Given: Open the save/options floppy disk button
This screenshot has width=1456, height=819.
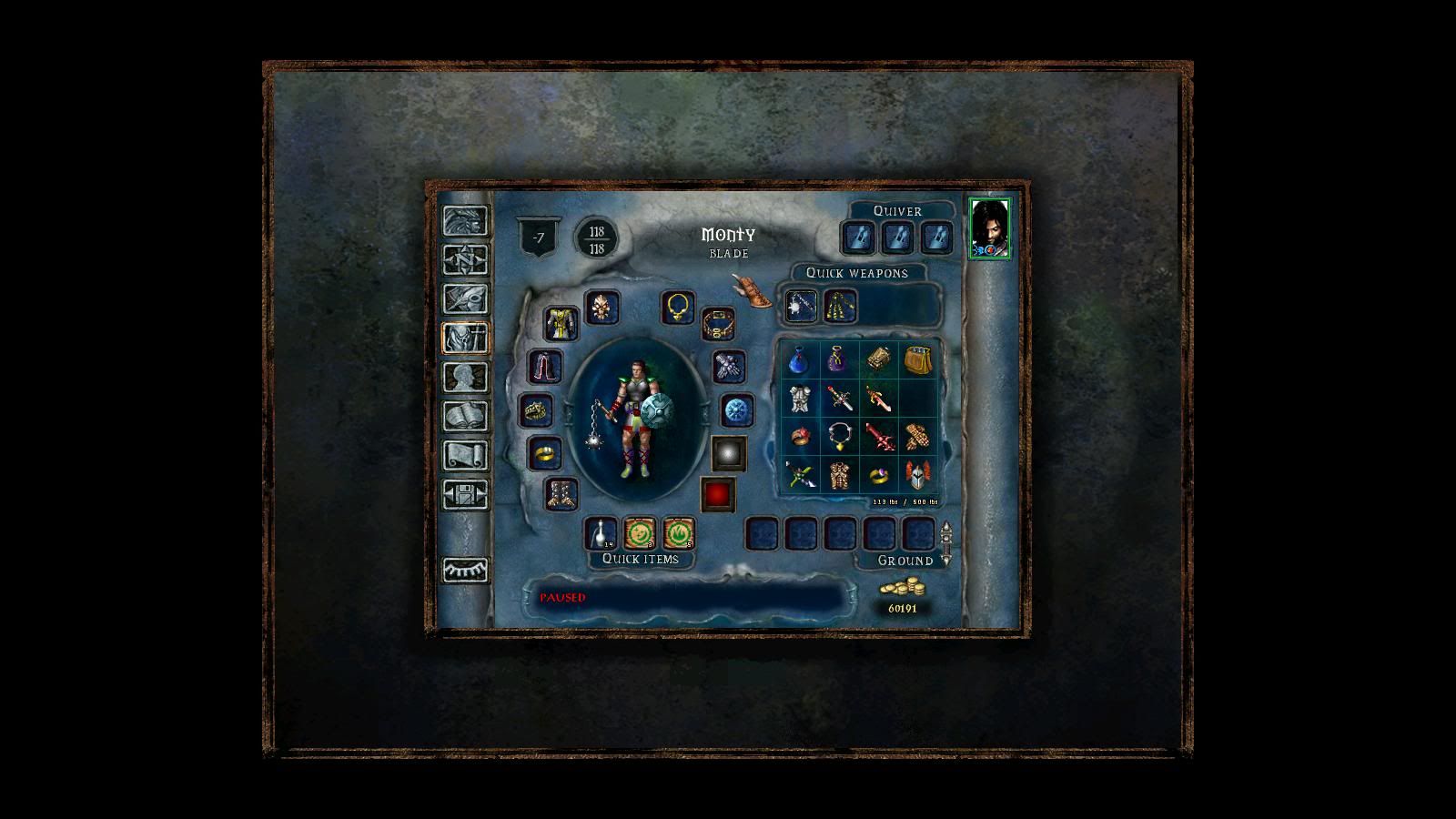Looking at the screenshot, I should pyautogui.click(x=465, y=495).
